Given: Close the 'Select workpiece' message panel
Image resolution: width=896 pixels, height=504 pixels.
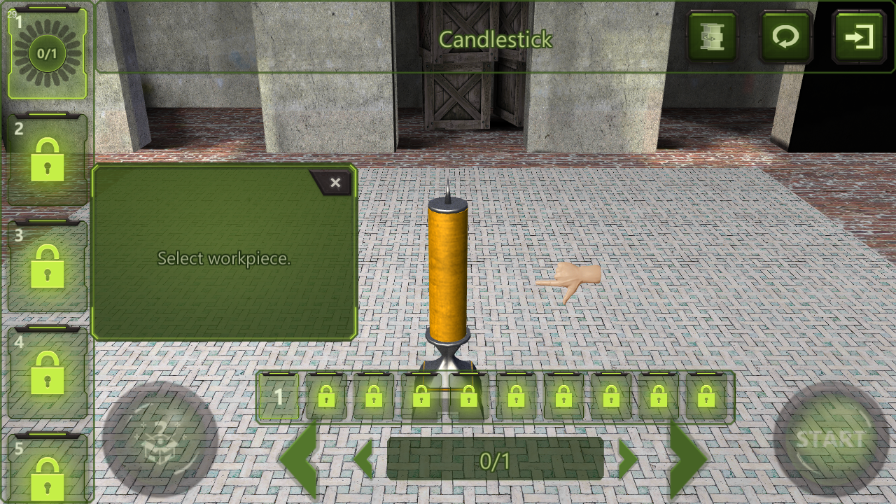Looking at the screenshot, I should coord(335,183).
